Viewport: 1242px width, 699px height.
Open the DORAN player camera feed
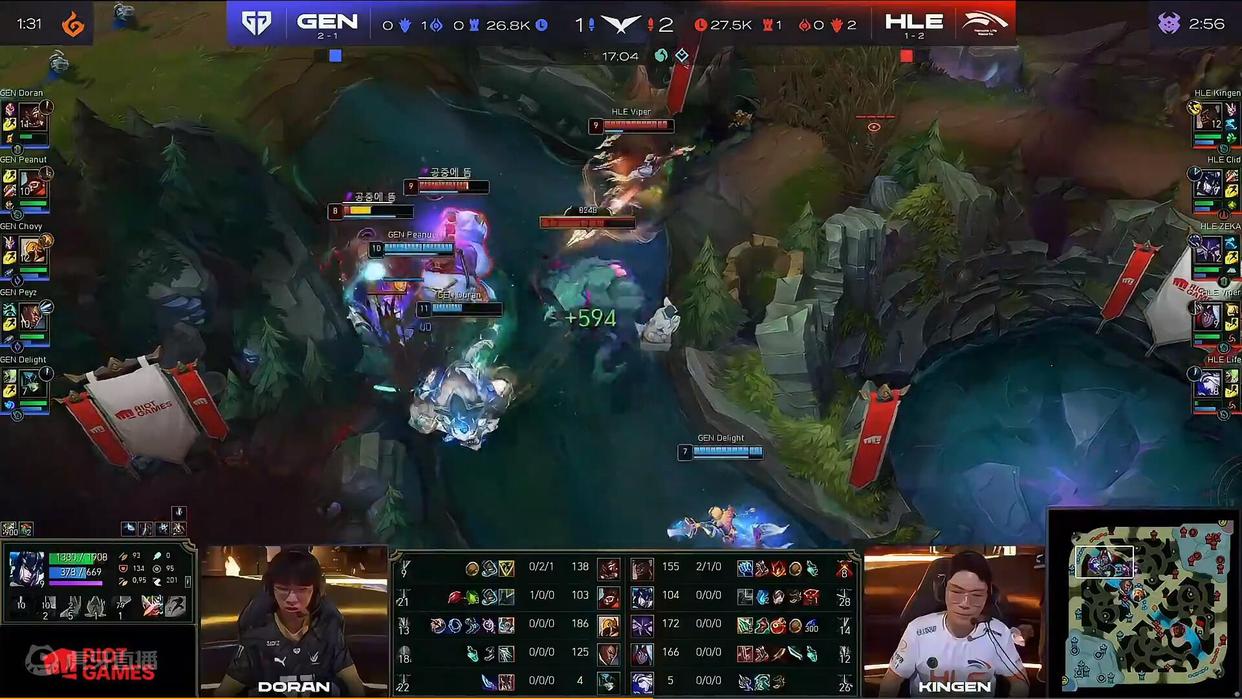(293, 620)
